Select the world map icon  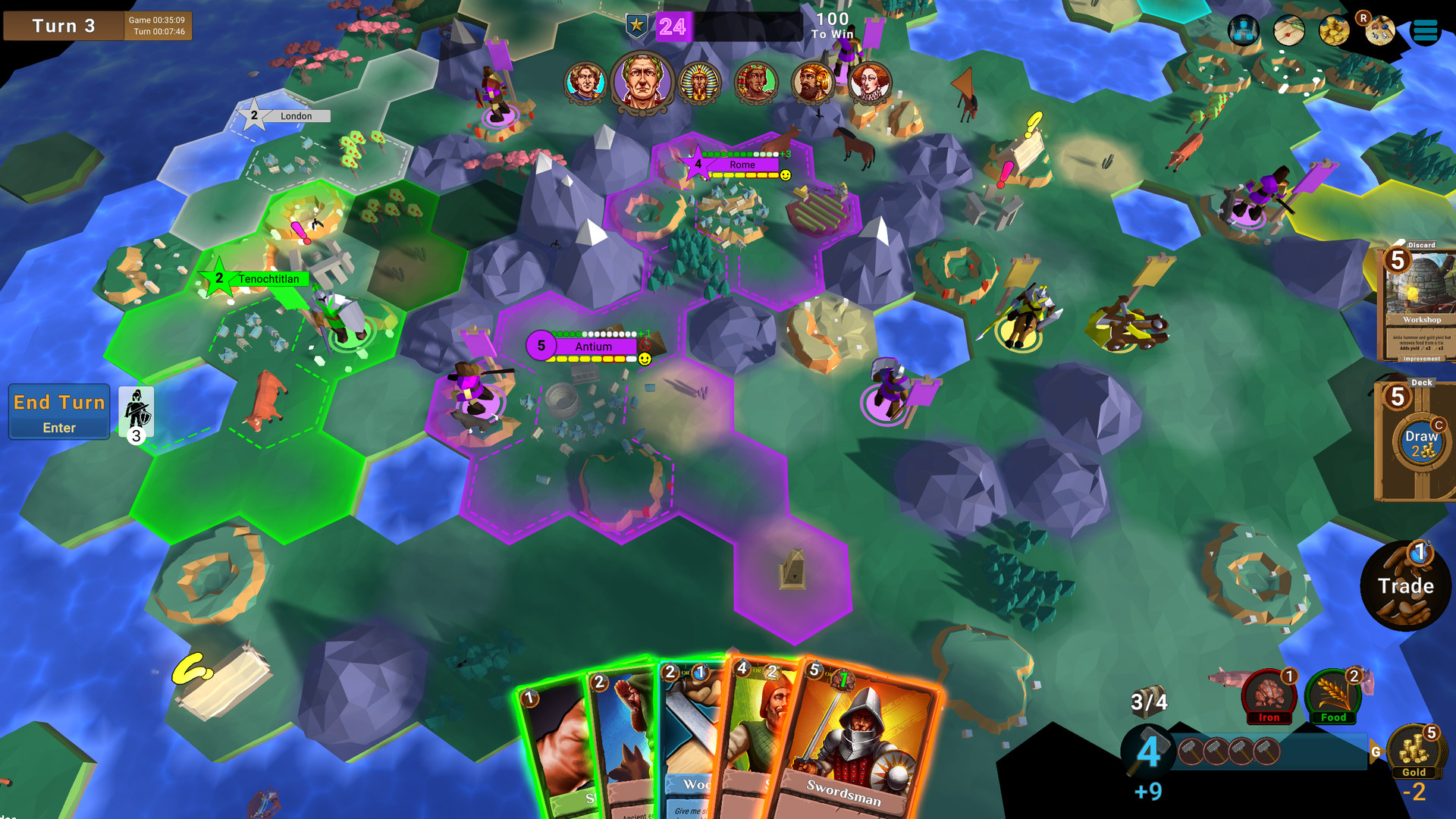pos(1288,31)
